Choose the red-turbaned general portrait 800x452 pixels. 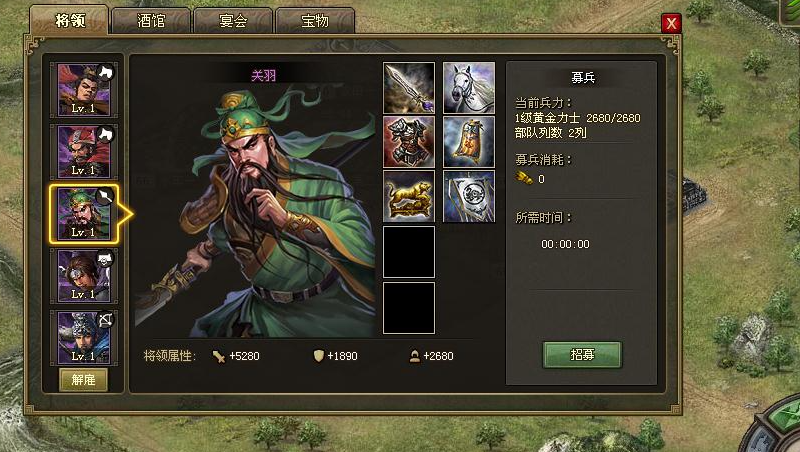pos(85,151)
